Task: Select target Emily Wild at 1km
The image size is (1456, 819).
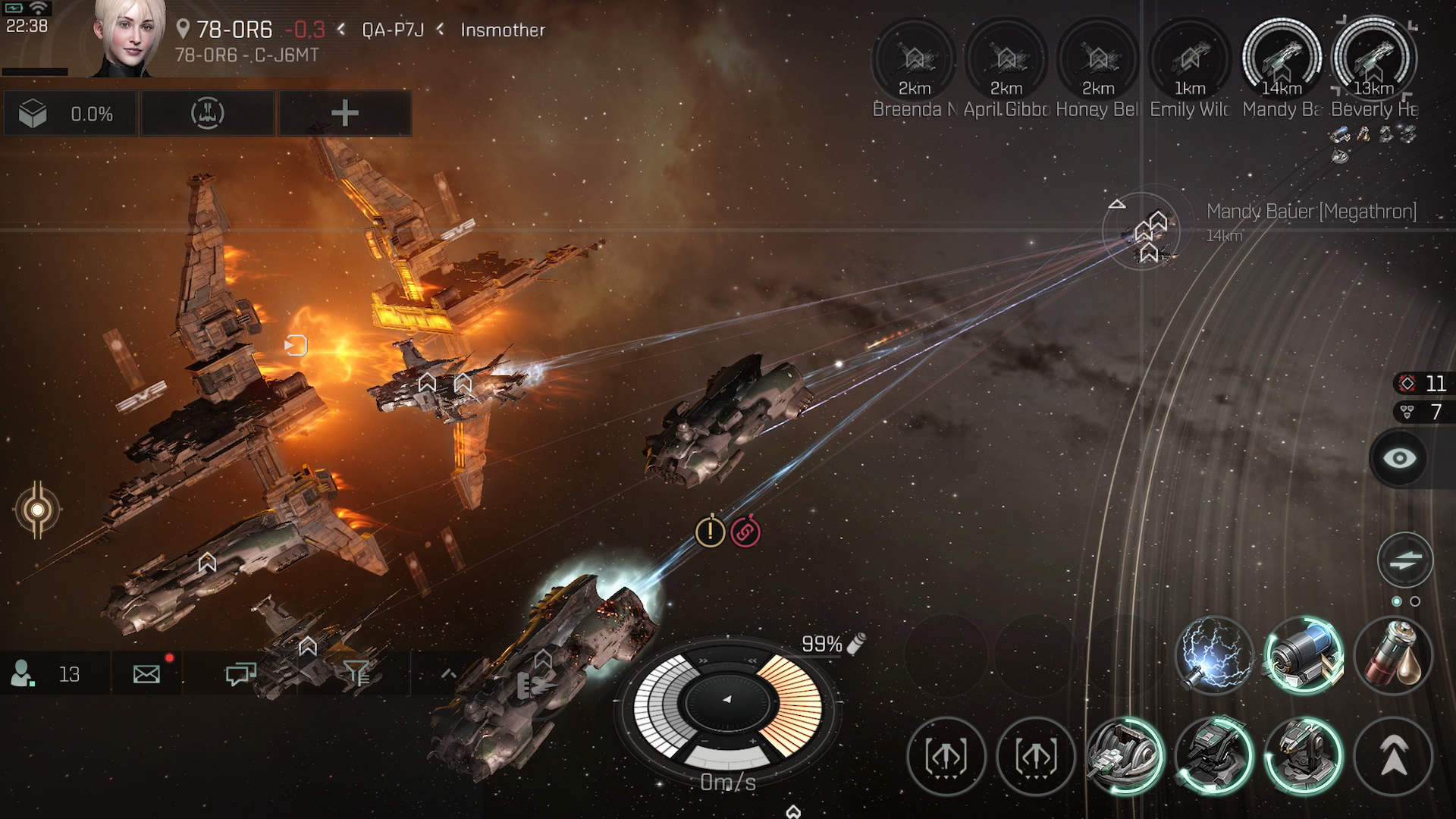Action: point(1190,61)
